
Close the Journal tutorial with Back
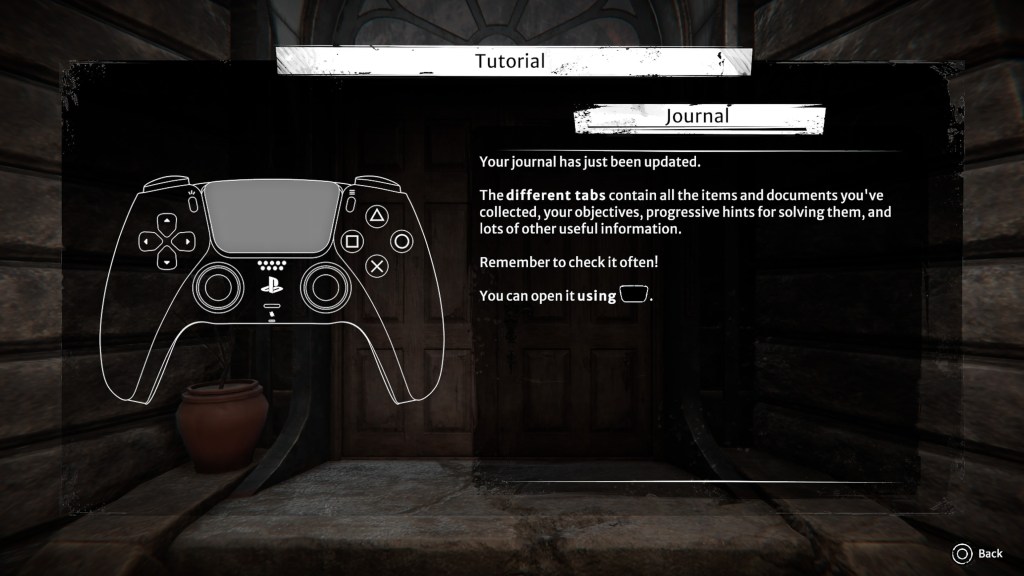(x=978, y=553)
